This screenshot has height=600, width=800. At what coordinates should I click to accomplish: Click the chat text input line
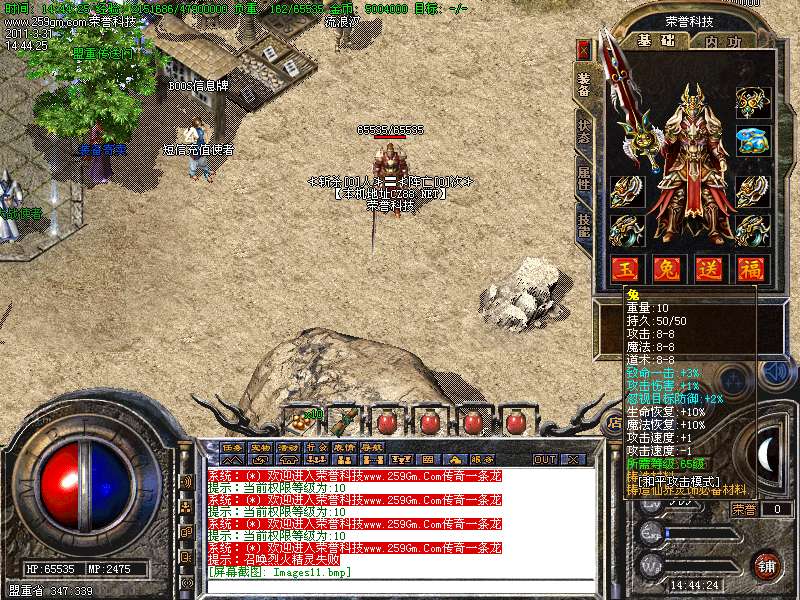point(400,584)
